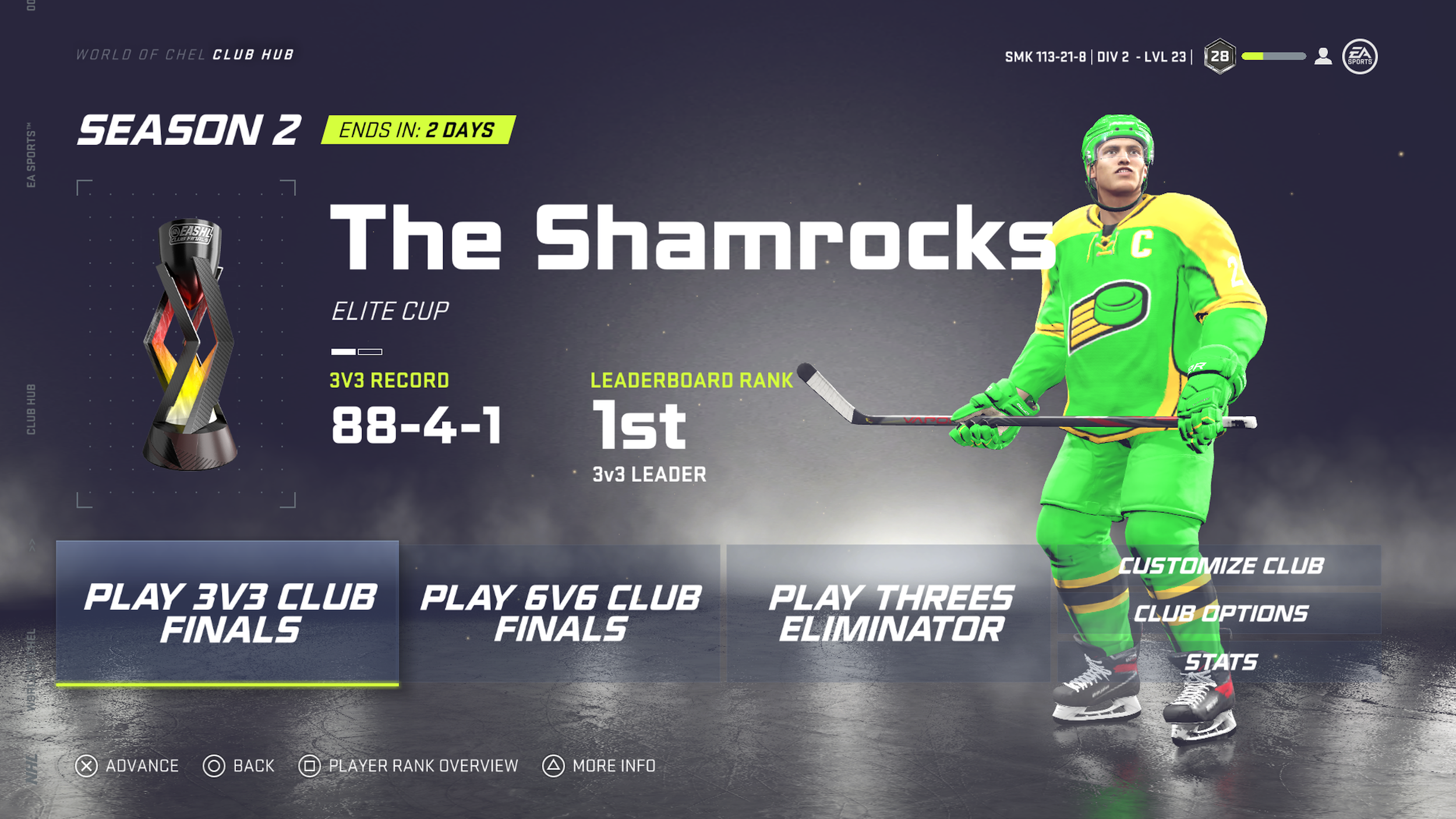Select the EASHL Club Finals trophy
The image size is (1456, 819).
tap(189, 344)
